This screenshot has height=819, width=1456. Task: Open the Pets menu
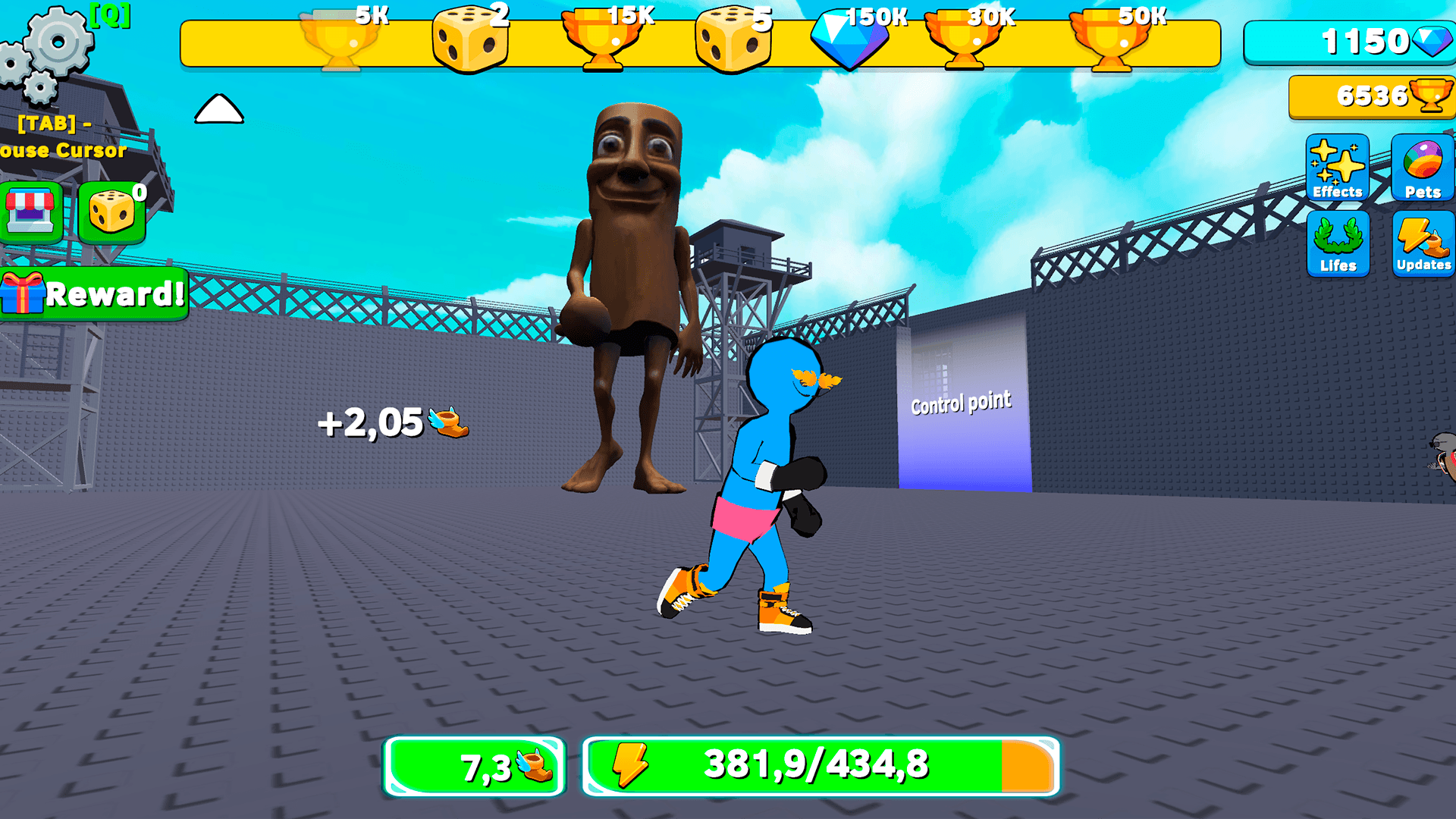tap(1423, 168)
